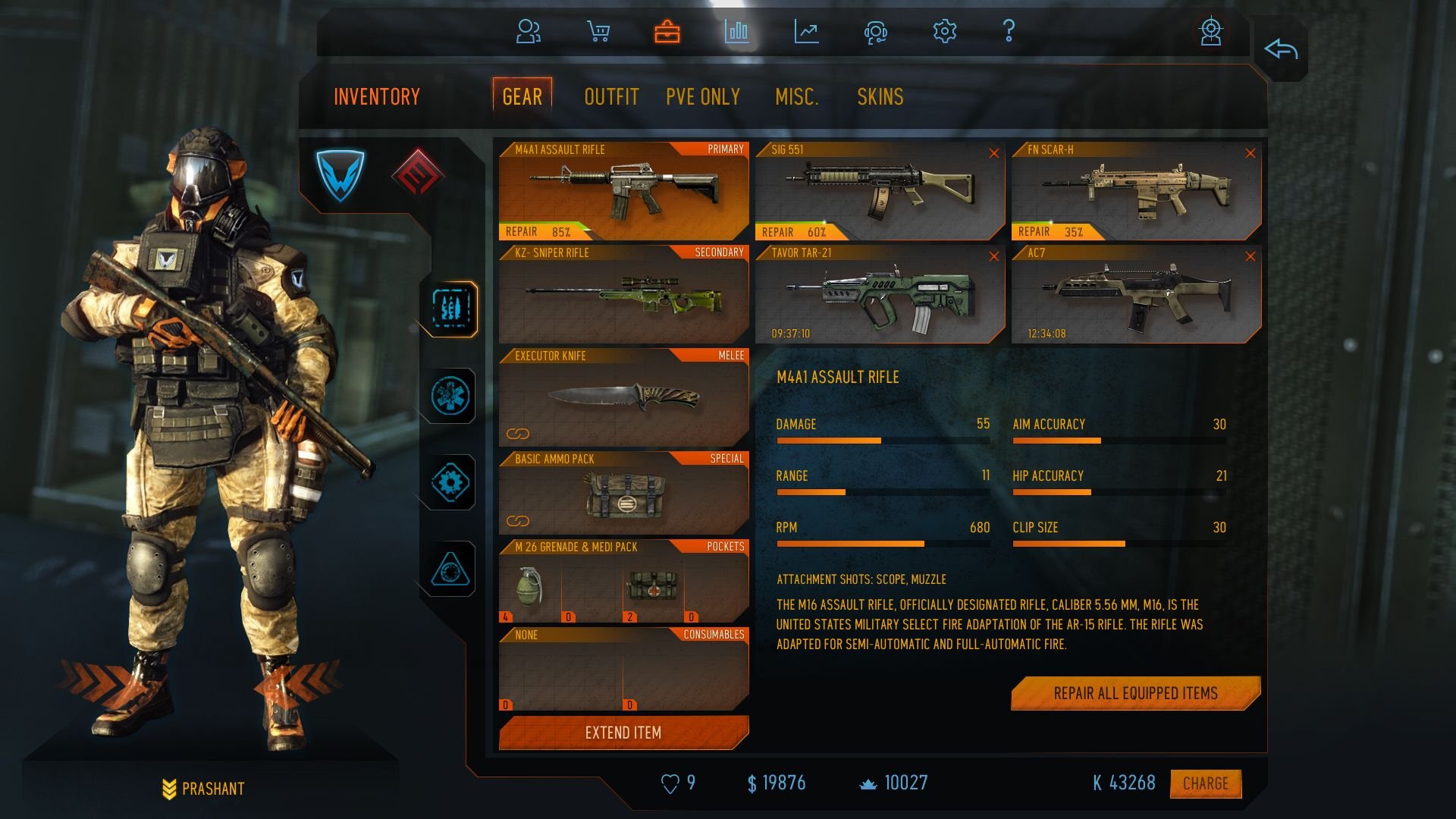Show the Skins tab
The width and height of the screenshot is (1456, 819).
pos(880,97)
